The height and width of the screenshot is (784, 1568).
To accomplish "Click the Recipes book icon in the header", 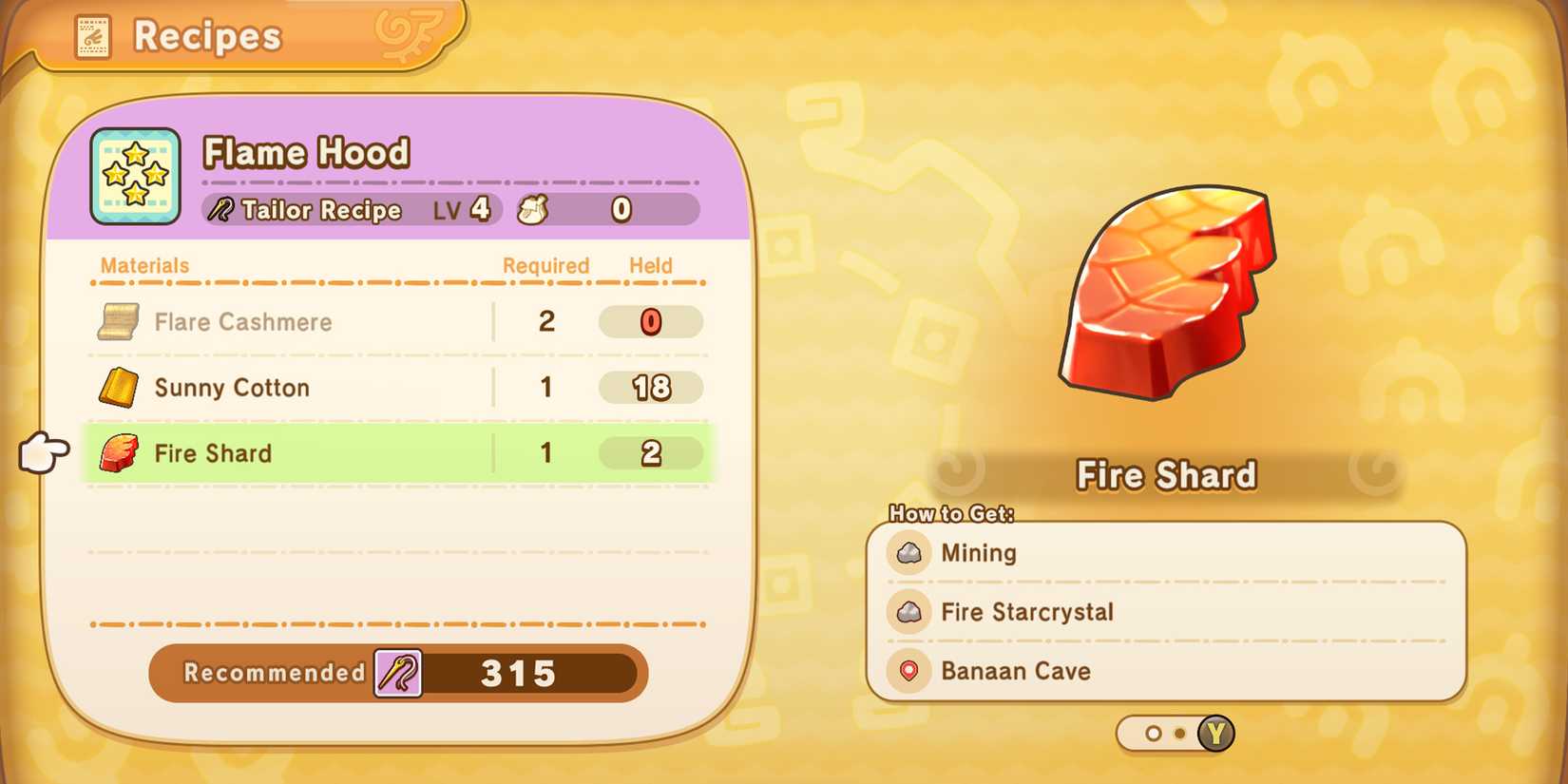I will 92,36.
